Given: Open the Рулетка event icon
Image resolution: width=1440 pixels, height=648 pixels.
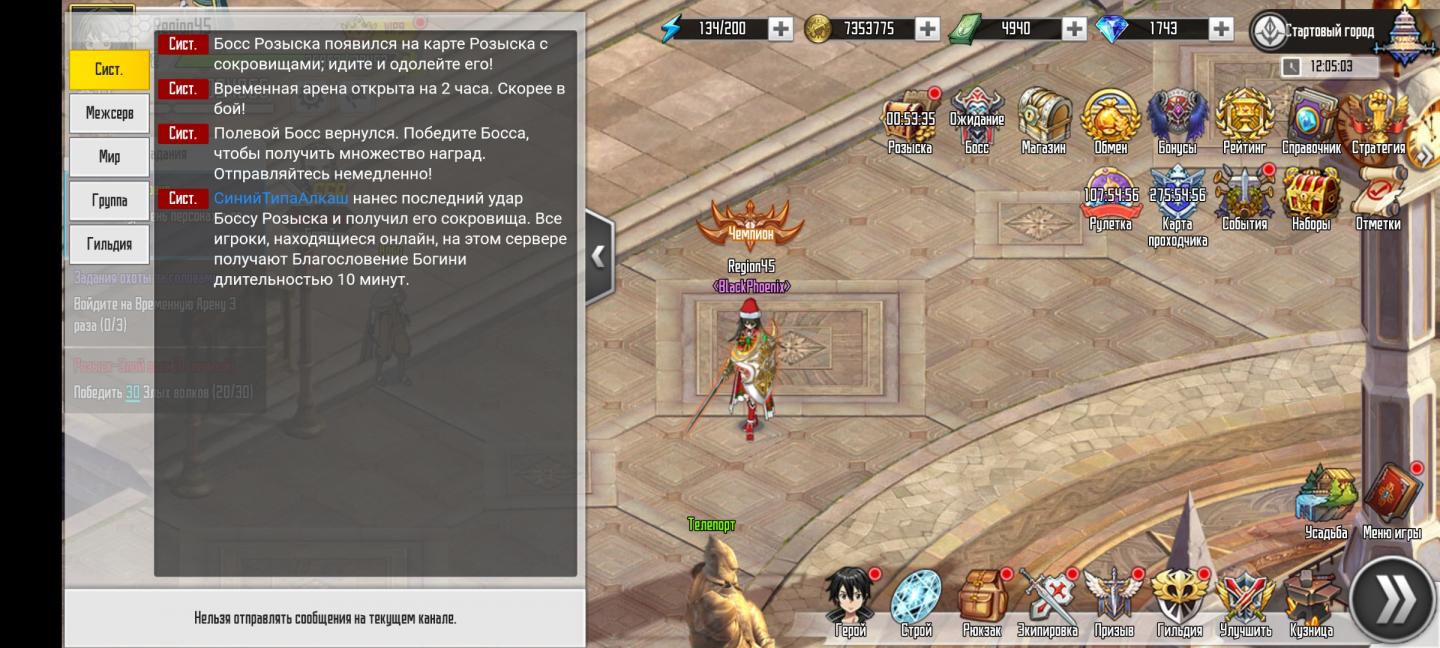Looking at the screenshot, I should point(1110,198).
